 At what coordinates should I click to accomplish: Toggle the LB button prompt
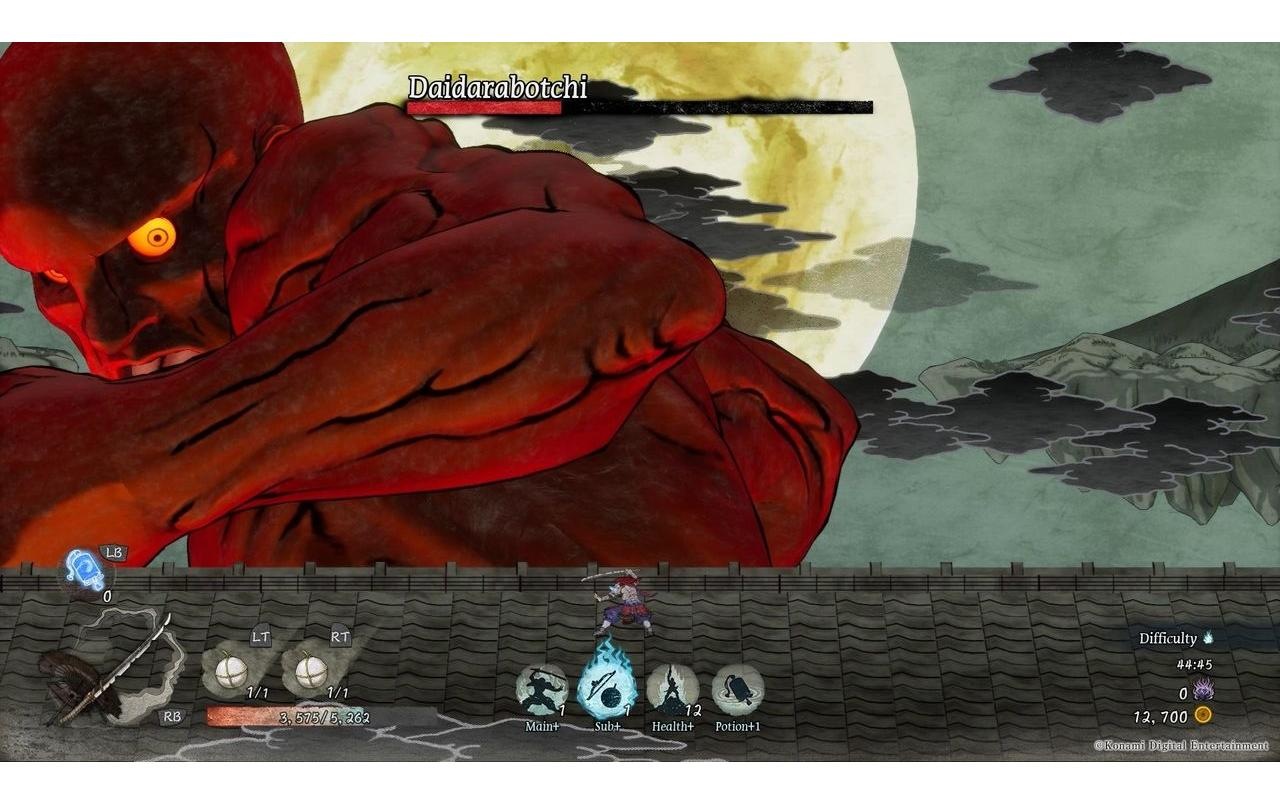pyautogui.click(x=113, y=553)
